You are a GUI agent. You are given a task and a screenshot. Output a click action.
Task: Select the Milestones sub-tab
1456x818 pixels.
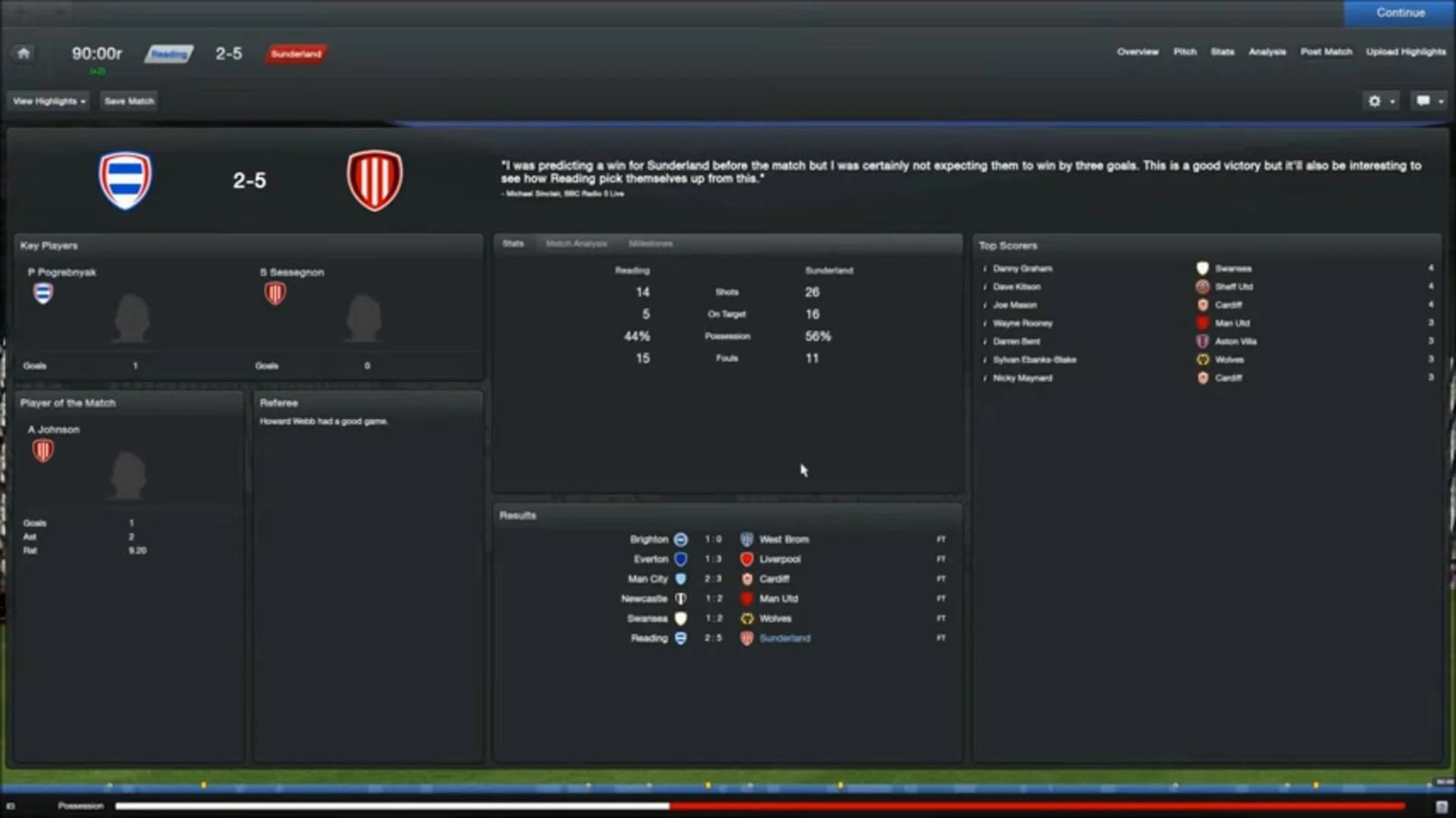(650, 243)
